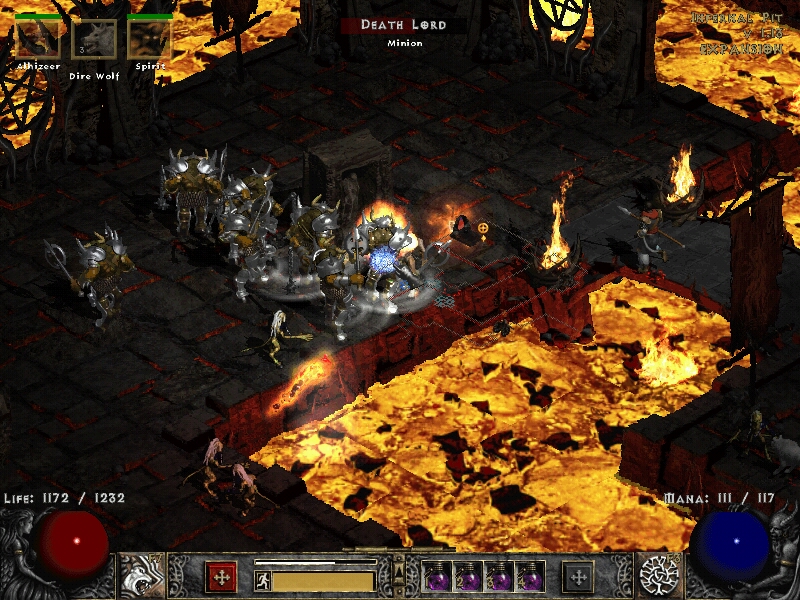Click the red new stats button
Viewport: 800px width, 600px height.
(221, 577)
